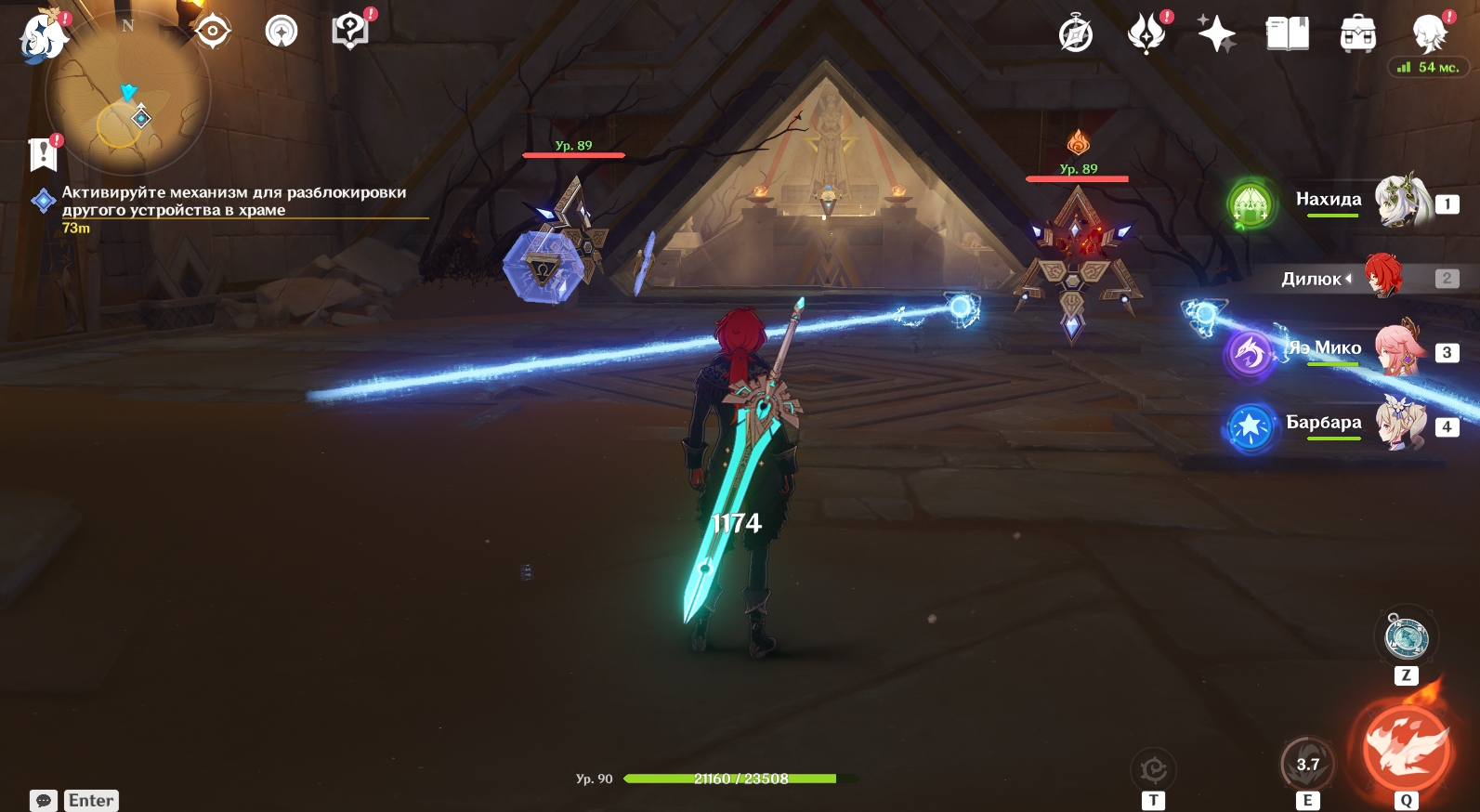
Task: Open the backpack inventory icon
Action: point(1357,34)
